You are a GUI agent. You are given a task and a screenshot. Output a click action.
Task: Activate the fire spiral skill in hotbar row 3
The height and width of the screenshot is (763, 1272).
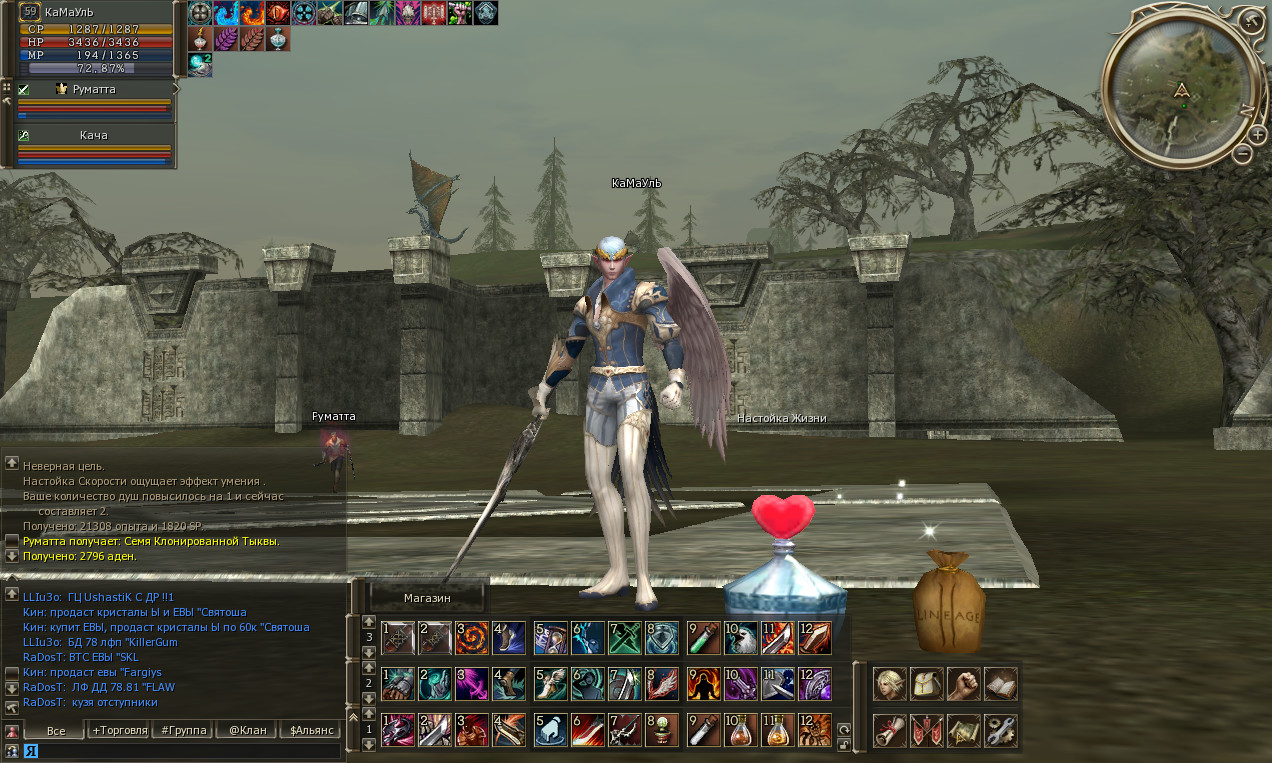(x=472, y=637)
